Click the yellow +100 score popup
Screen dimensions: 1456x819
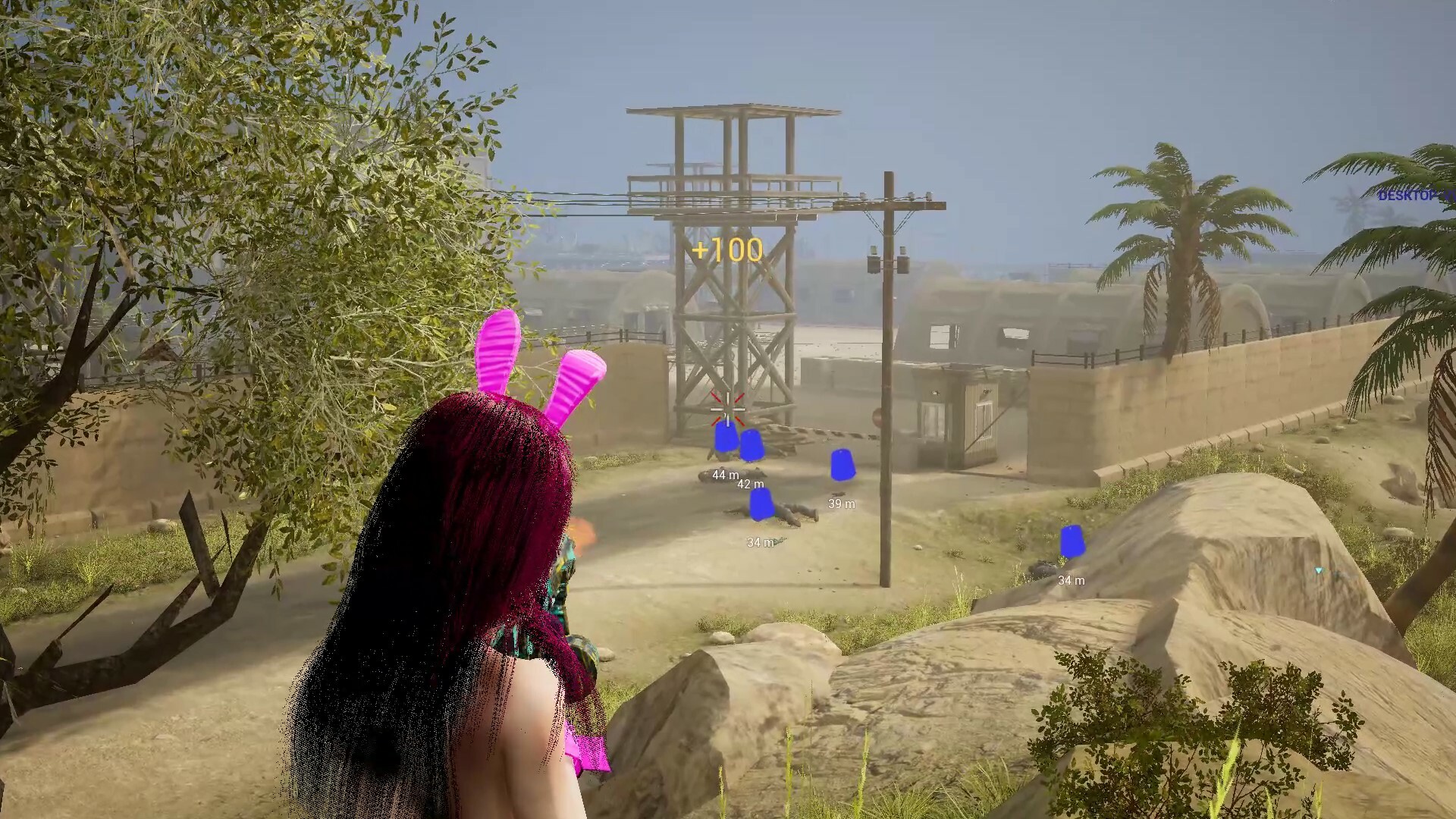726,247
